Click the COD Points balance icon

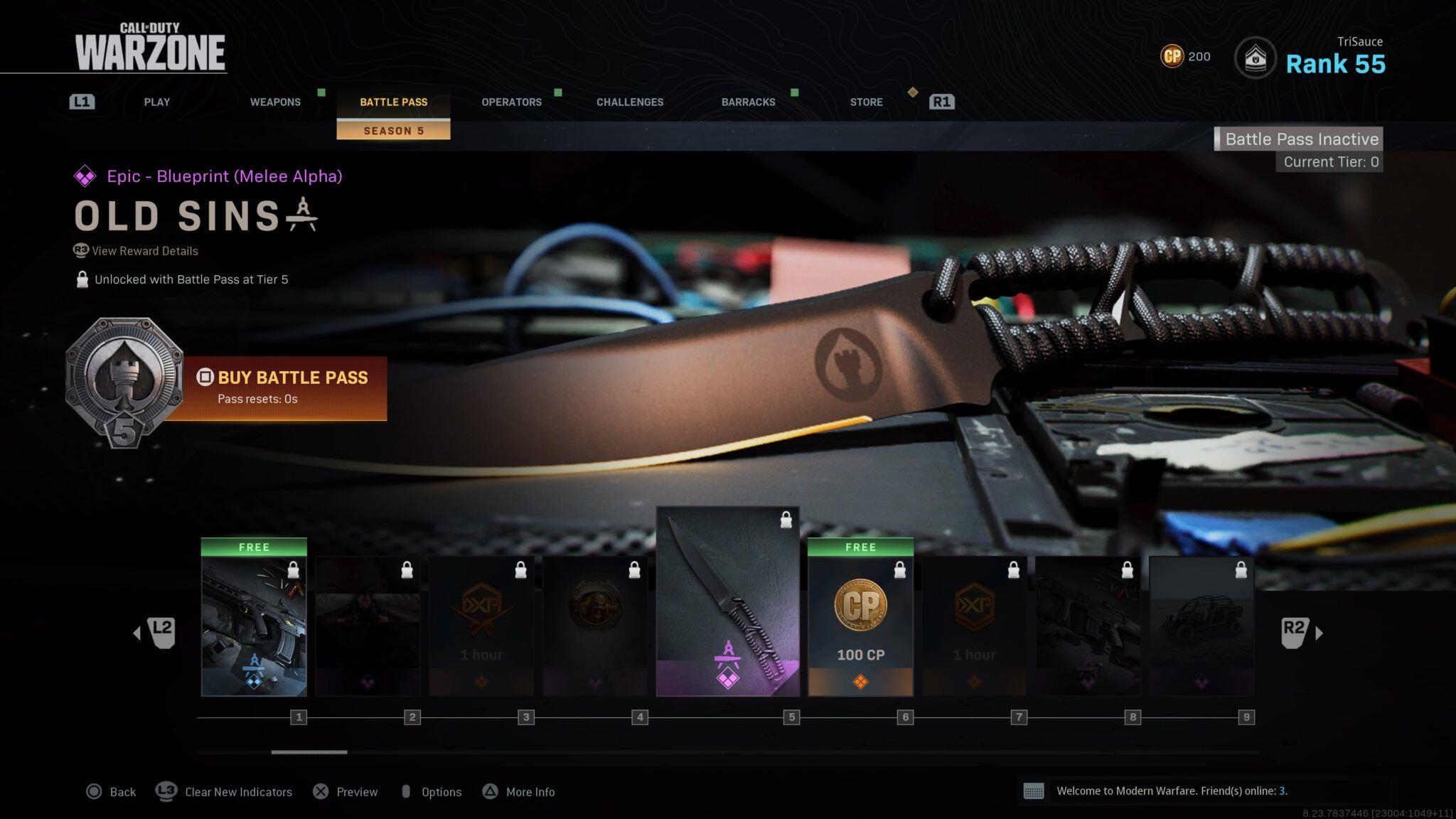click(x=1172, y=56)
